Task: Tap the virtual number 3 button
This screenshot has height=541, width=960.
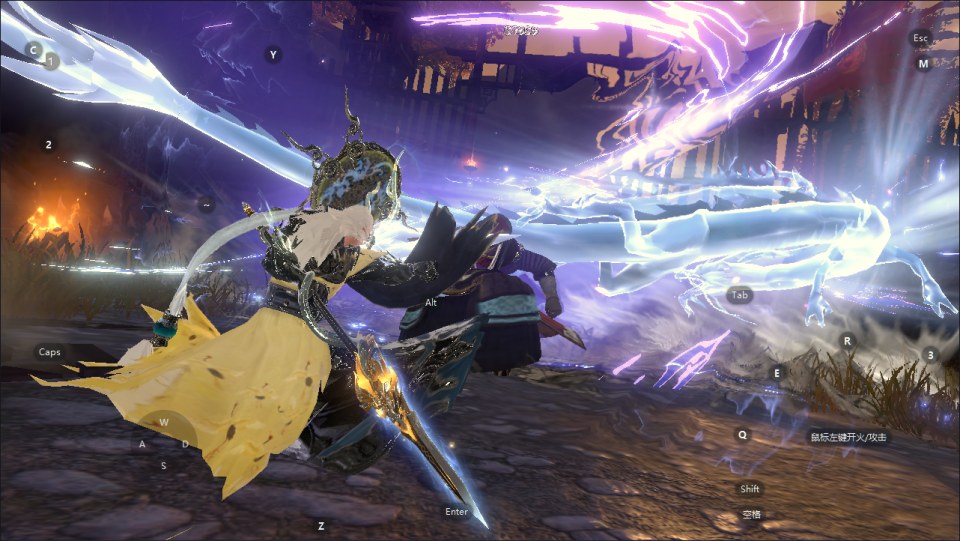Action: pyautogui.click(x=930, y=355)
